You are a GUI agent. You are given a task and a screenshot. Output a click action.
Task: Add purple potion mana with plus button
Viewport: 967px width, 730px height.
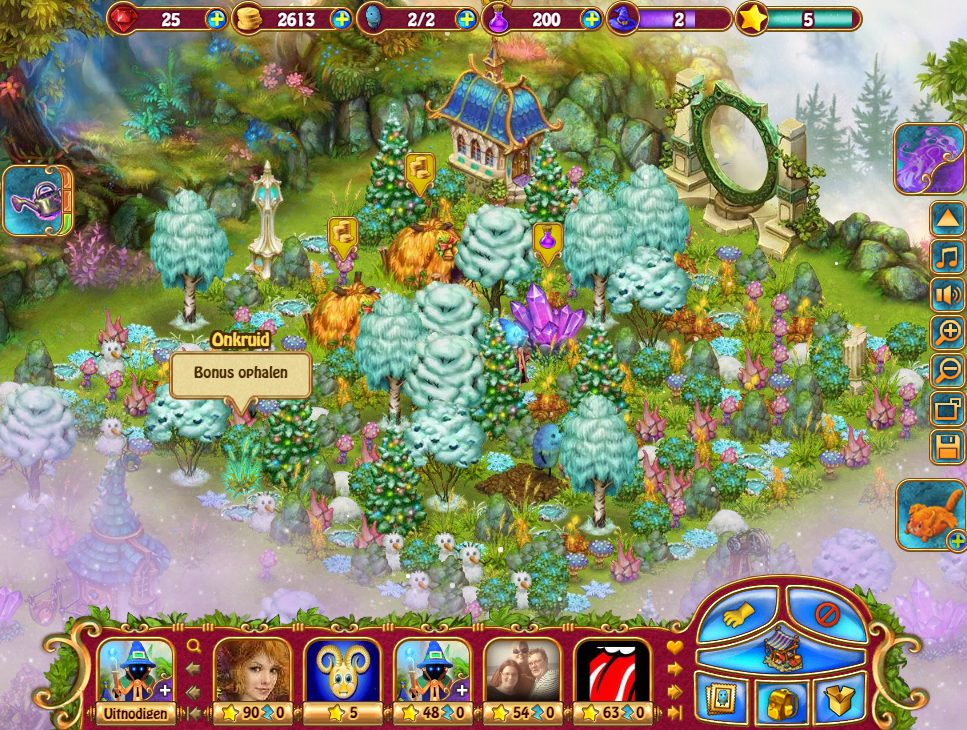point(591,19)
